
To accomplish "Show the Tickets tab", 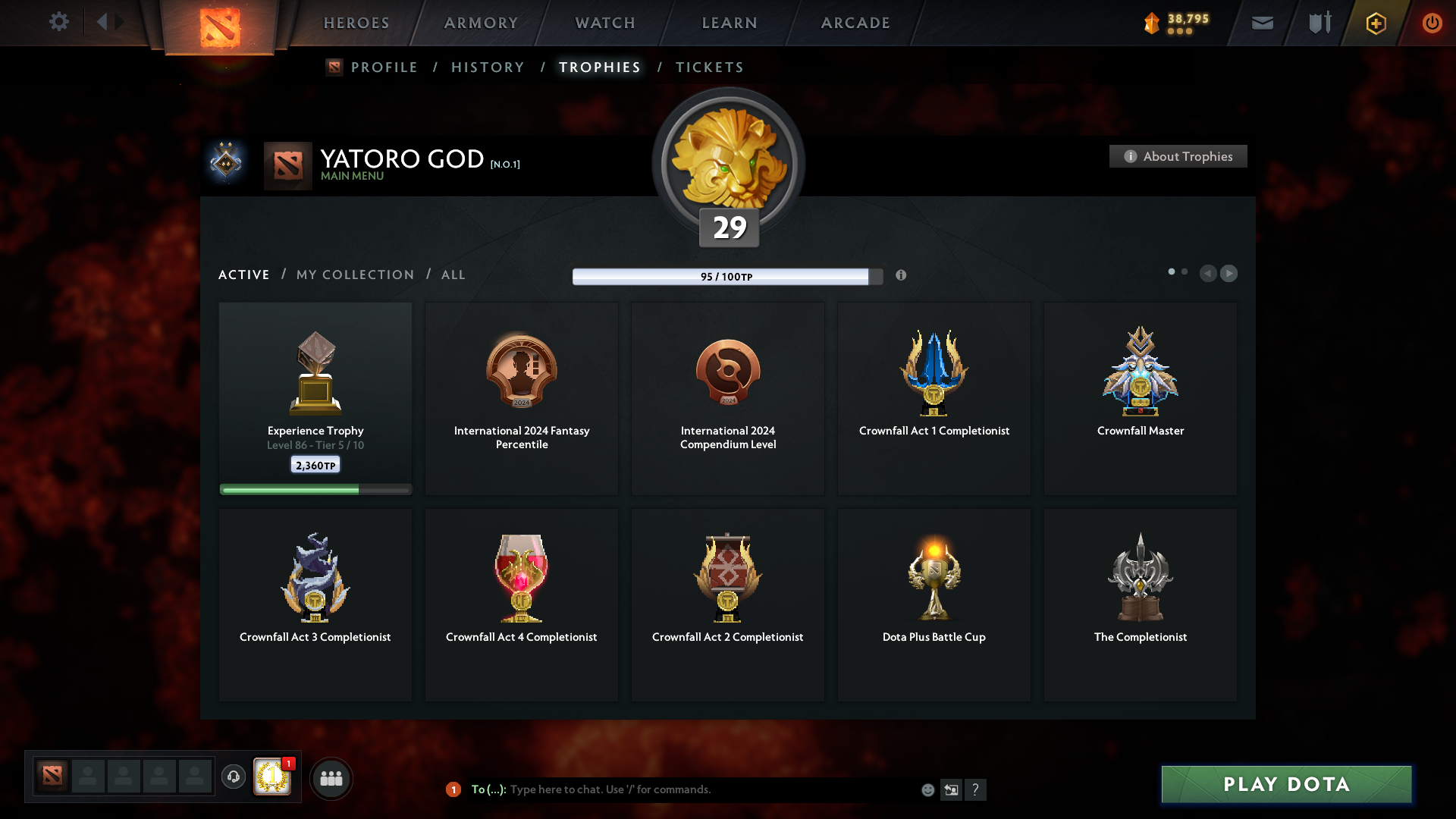I will click(x=709, y=67).
